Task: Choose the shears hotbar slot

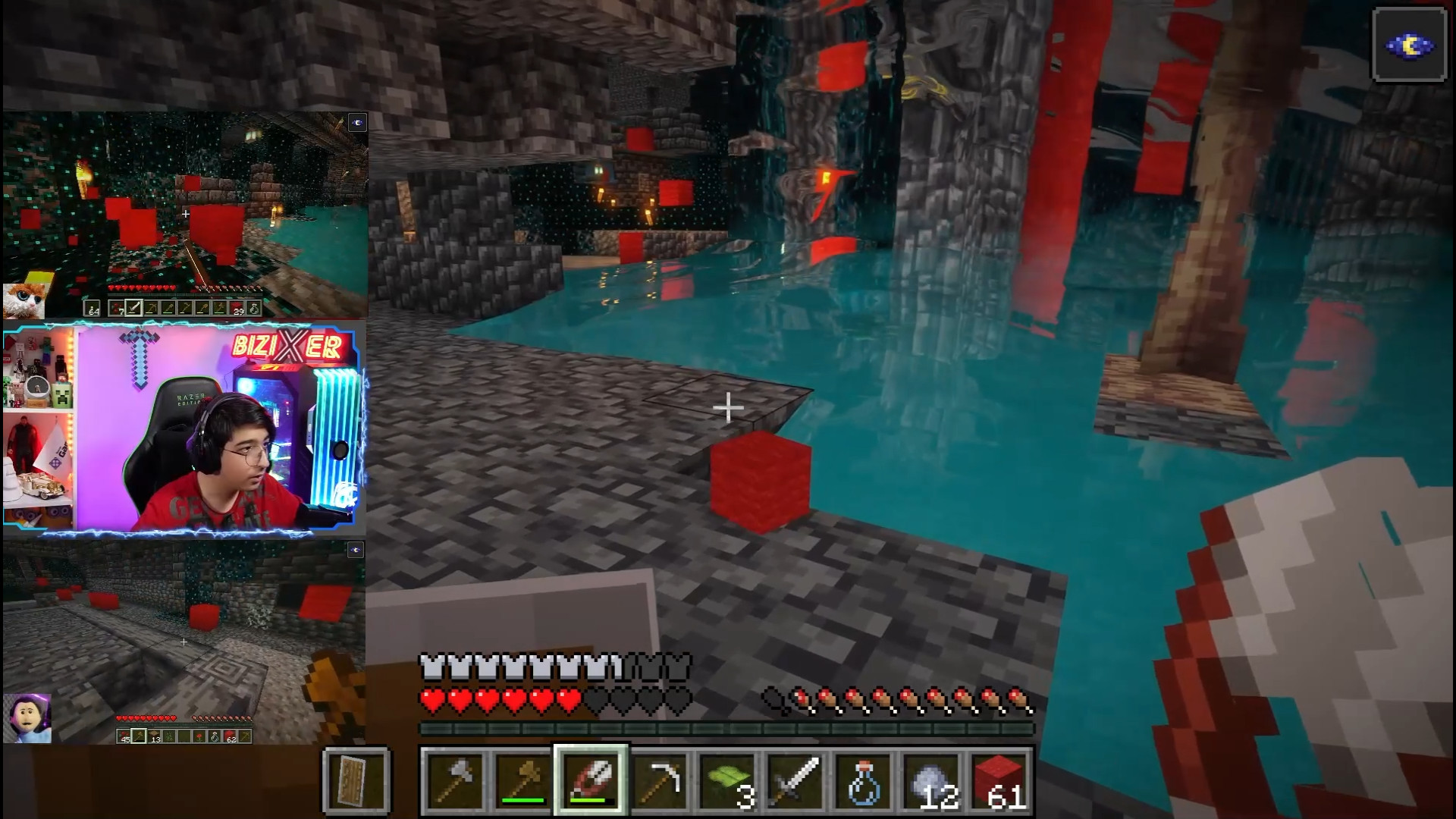Action: 591,780
